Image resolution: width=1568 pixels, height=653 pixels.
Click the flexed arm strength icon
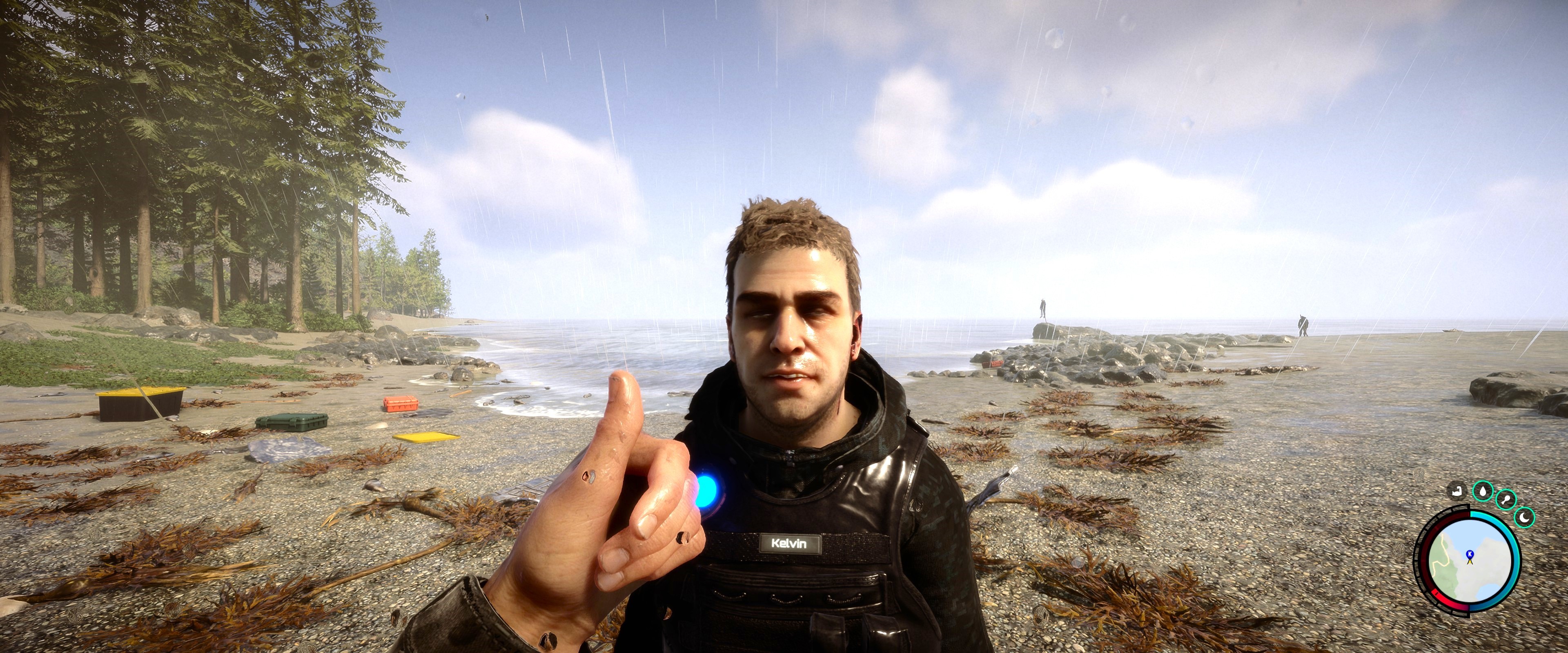(x=1457, y=490)
